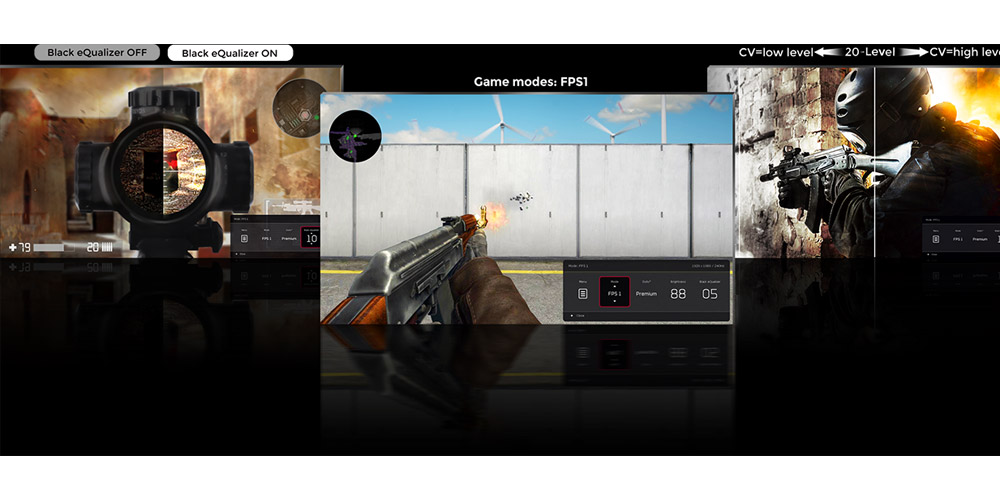The height and width of the screenshot is (500, 1000).
Task: Choose the Brightness 88 setting
Action: tap(678, 293)
